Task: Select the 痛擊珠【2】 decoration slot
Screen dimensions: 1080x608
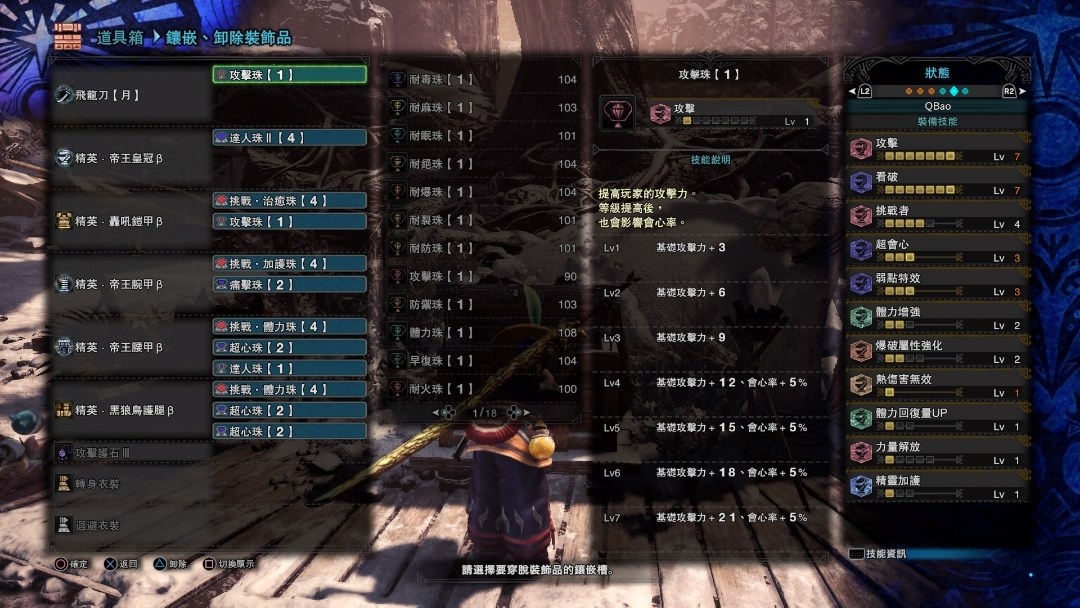Action: [289, 285]
